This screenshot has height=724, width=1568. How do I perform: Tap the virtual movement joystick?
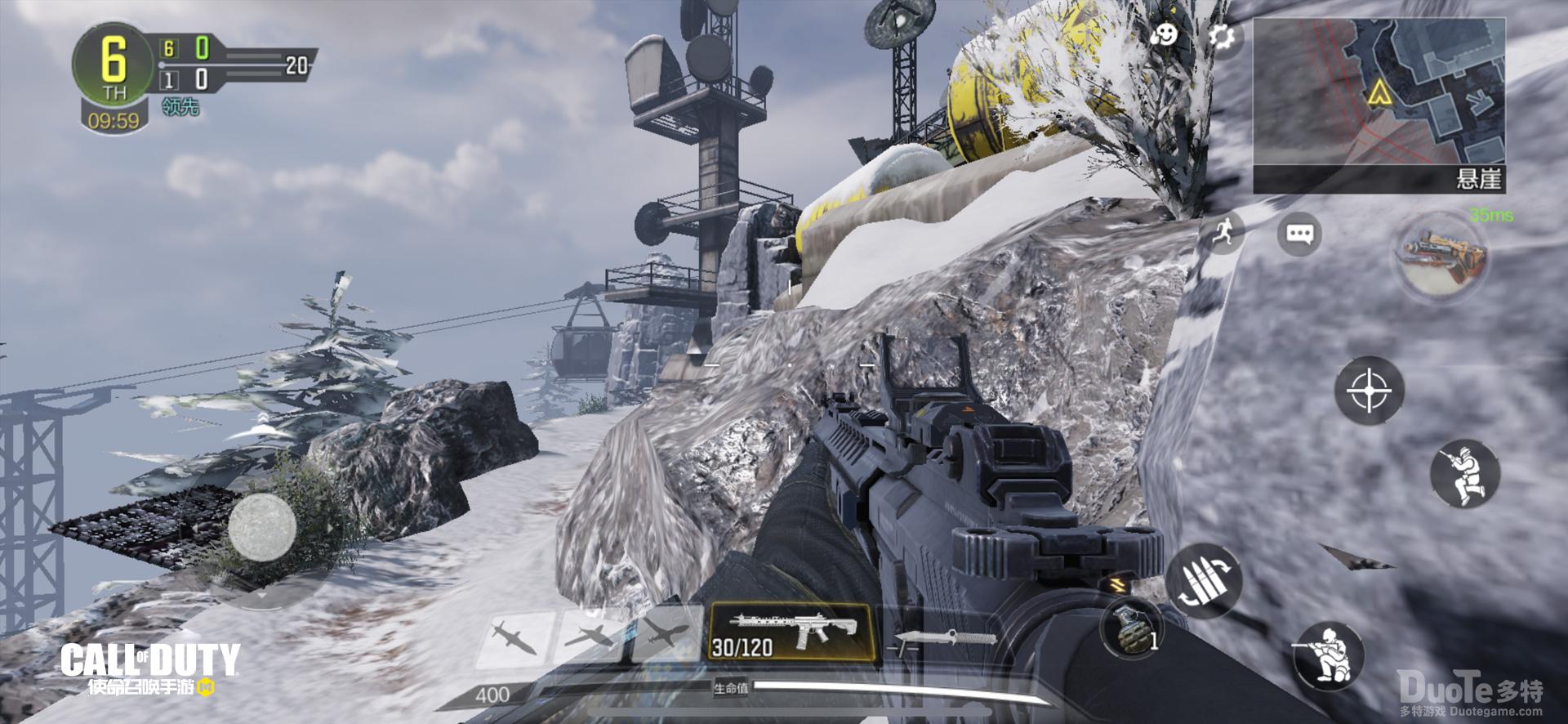pyautogui.click(x=261, y=527)
